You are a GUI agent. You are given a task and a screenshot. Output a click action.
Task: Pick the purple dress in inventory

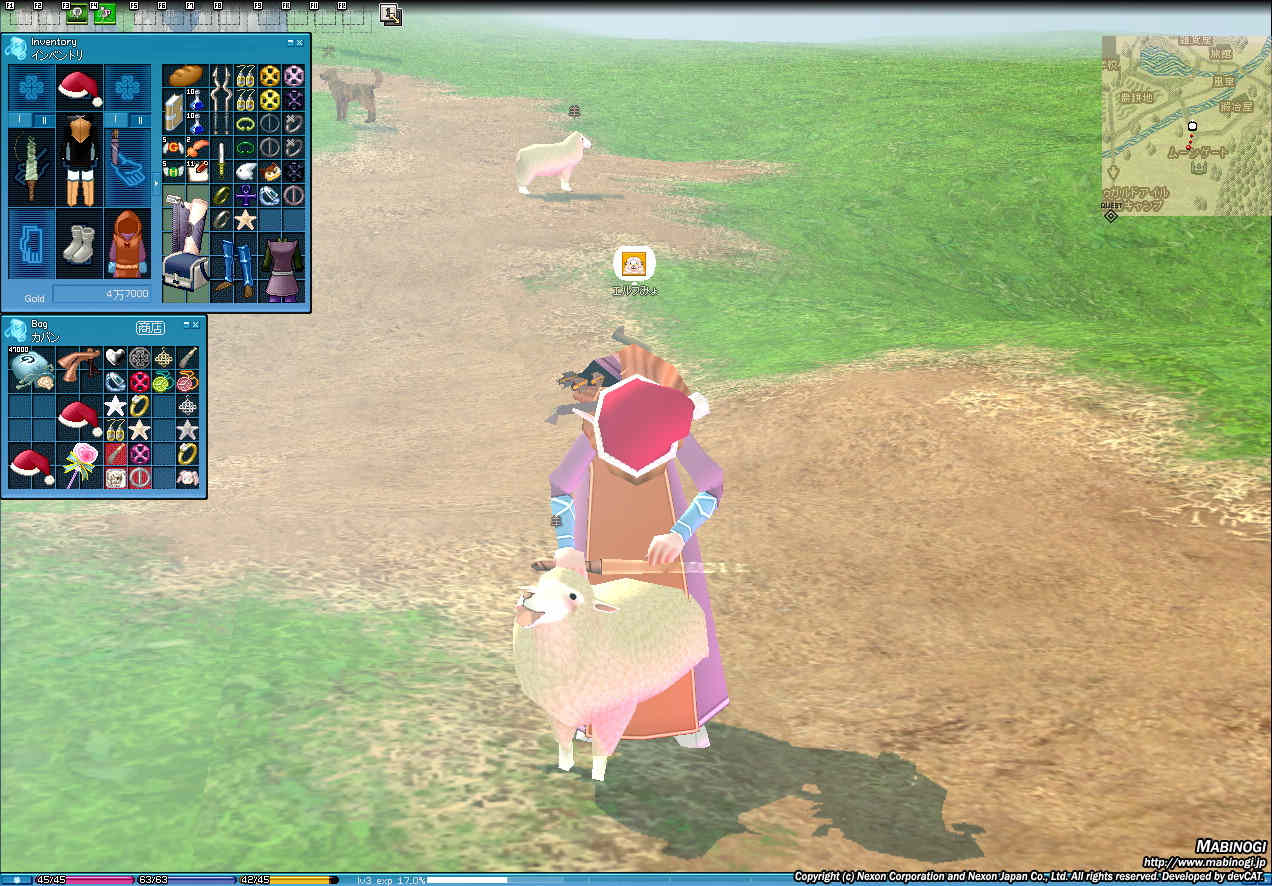[x=282, y=267]
